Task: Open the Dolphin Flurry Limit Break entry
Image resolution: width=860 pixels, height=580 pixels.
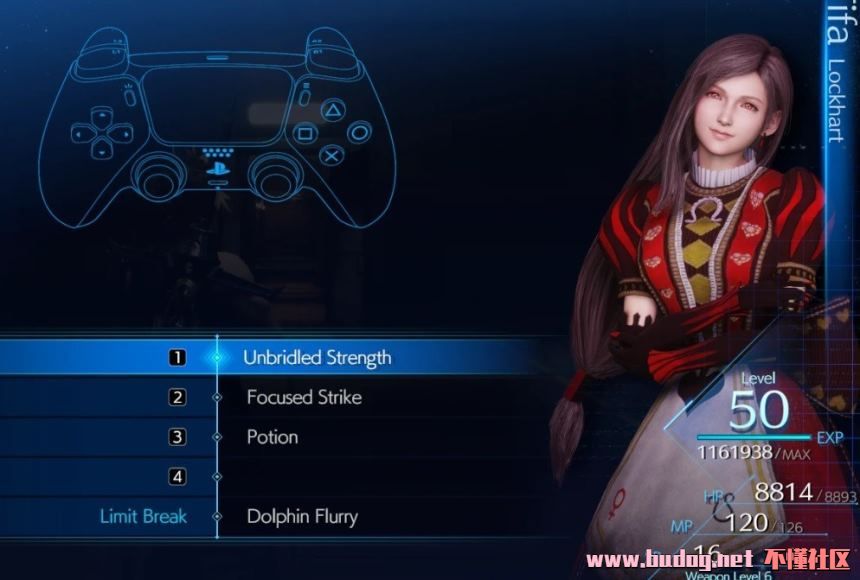Action: 301,517
